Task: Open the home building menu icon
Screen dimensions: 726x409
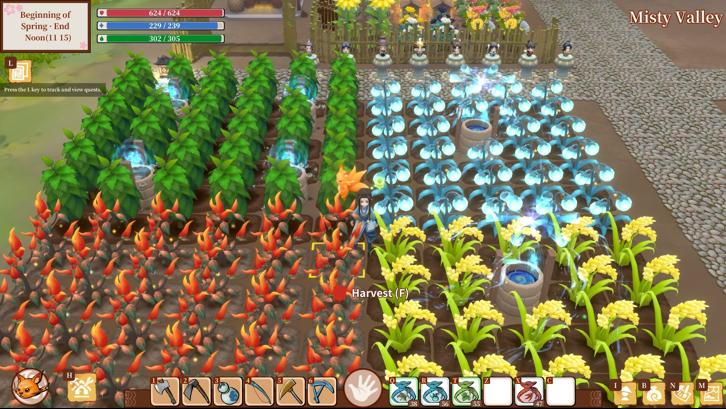Action: click(83, 389)
